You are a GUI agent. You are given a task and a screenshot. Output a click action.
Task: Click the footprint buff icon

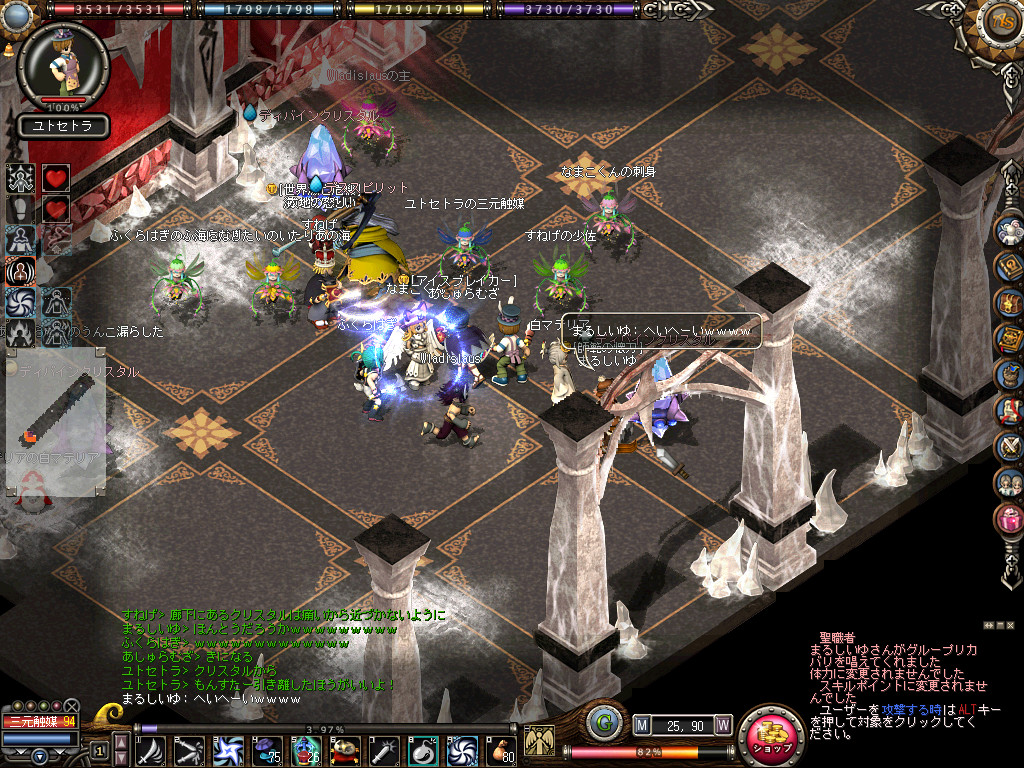point(21,209)
